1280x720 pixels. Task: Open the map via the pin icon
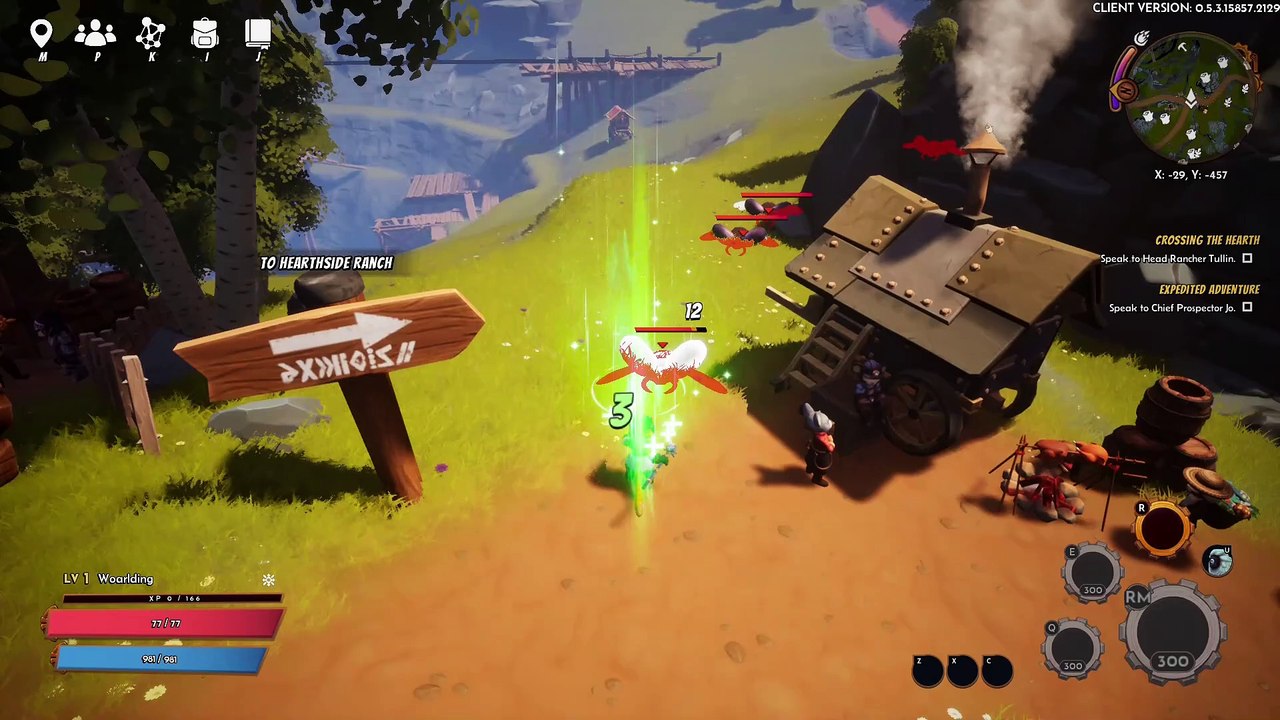41,35
